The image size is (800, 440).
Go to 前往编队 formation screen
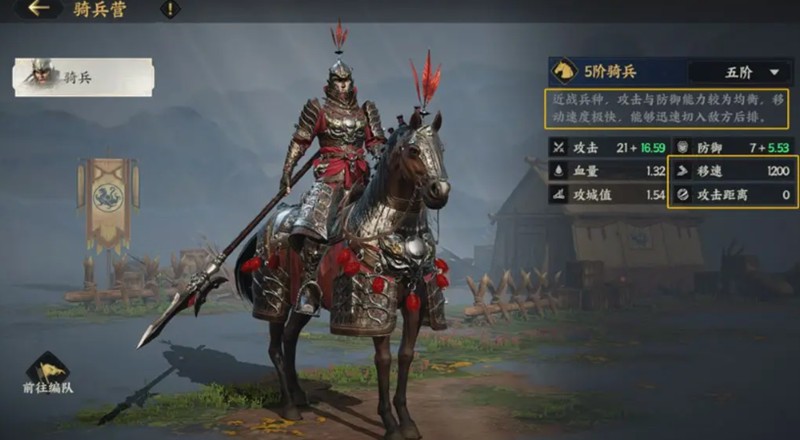pyautogui.click(x=48, y=374)
